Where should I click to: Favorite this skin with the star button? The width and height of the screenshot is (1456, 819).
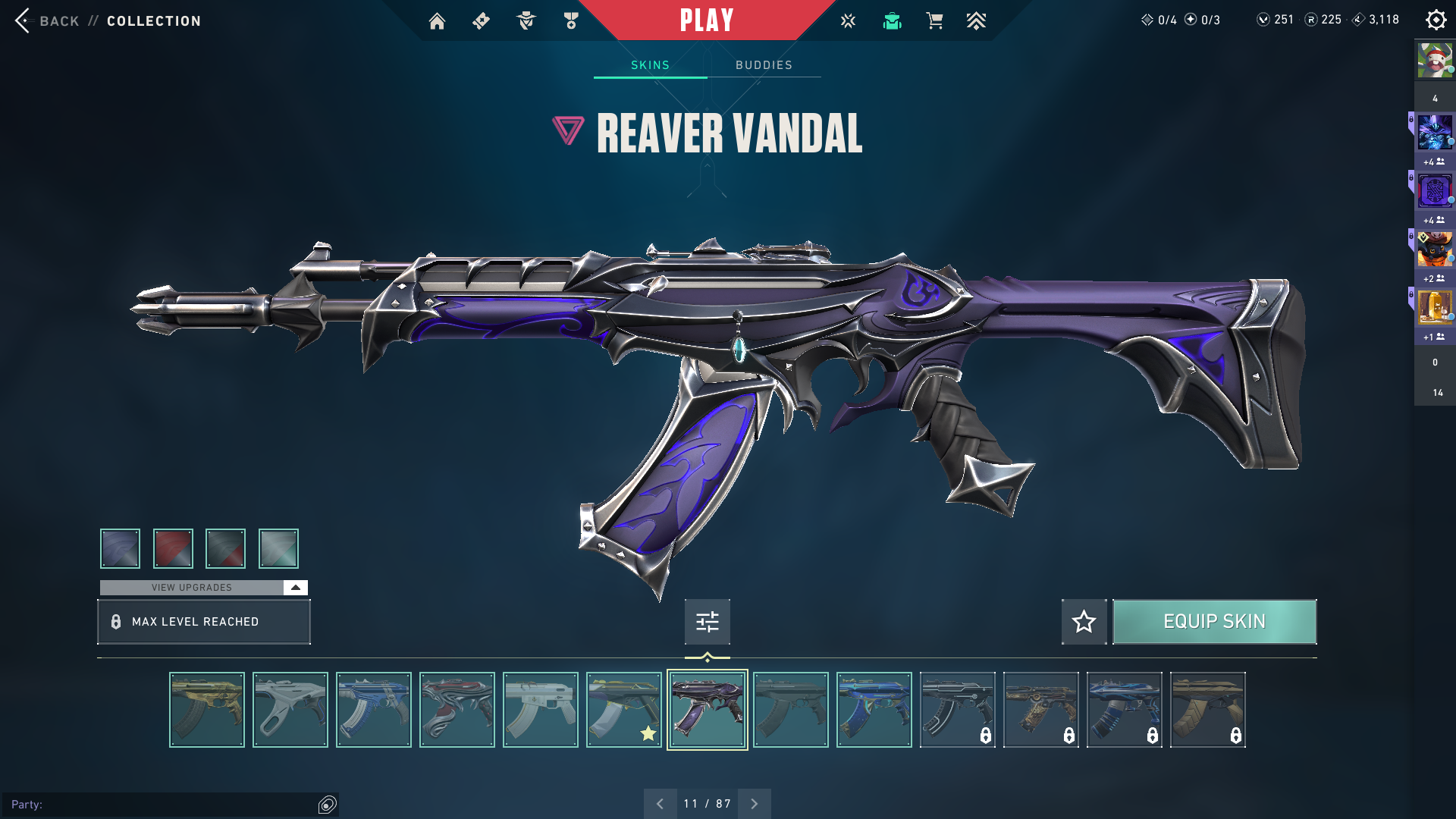click(1084, 622)
